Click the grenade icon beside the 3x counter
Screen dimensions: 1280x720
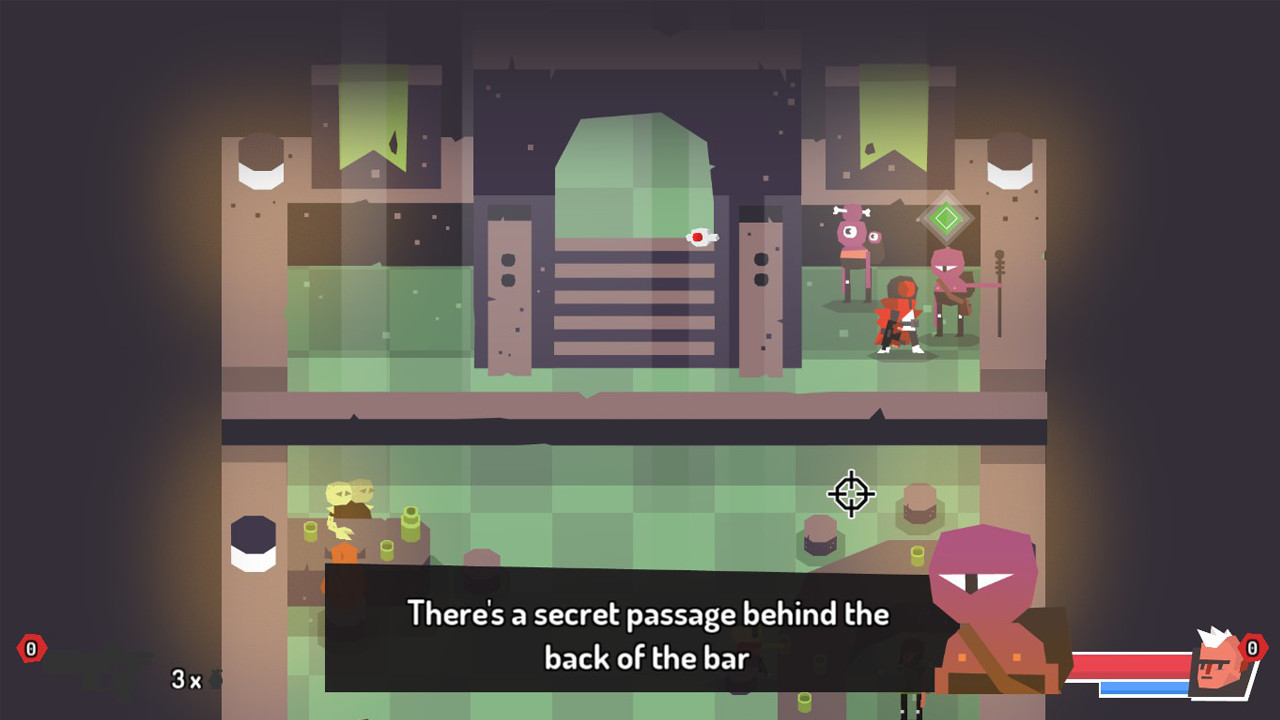tap(216, 678)
